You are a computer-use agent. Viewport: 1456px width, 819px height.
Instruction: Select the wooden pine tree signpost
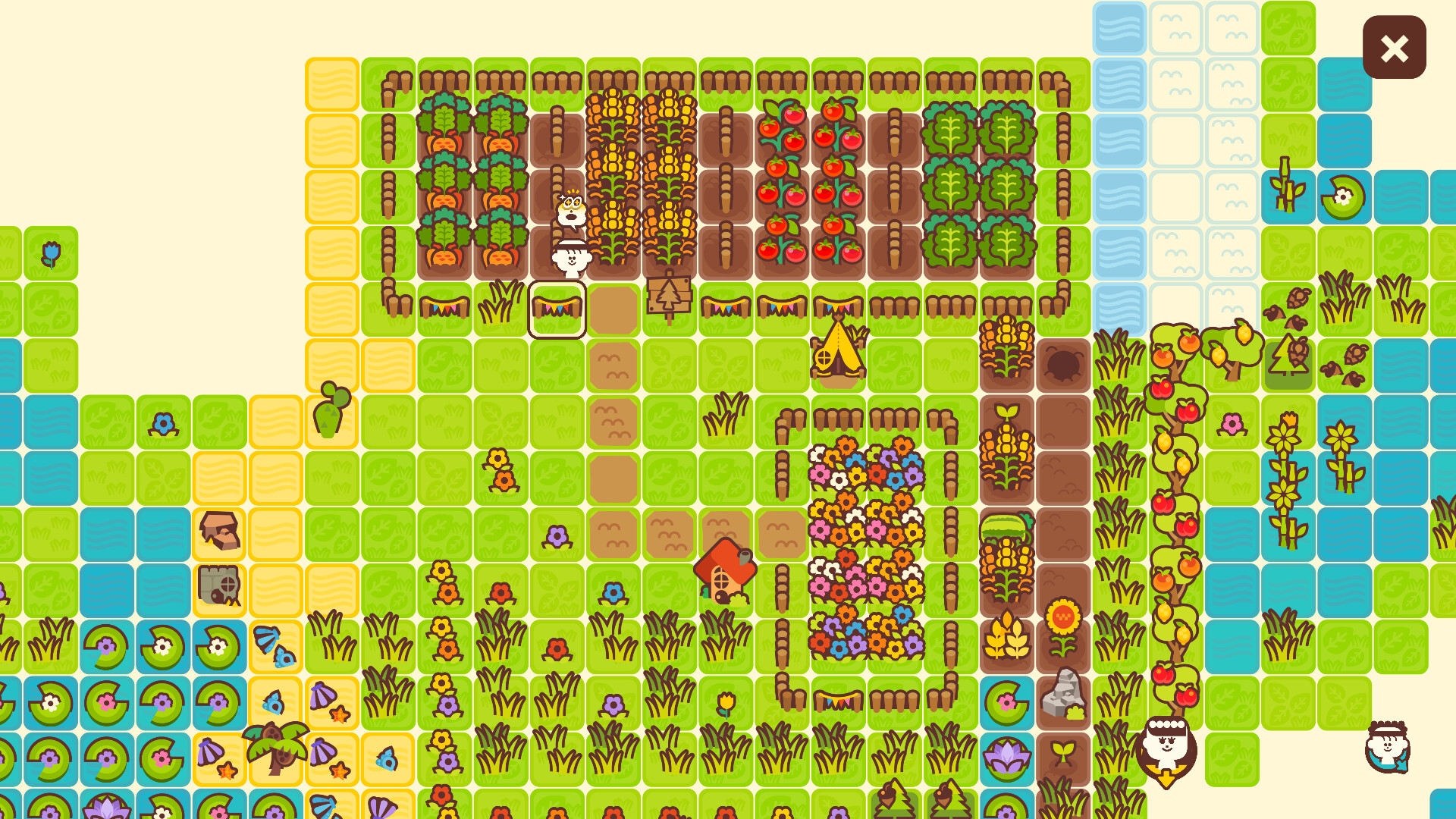click(x=670, y=296)
